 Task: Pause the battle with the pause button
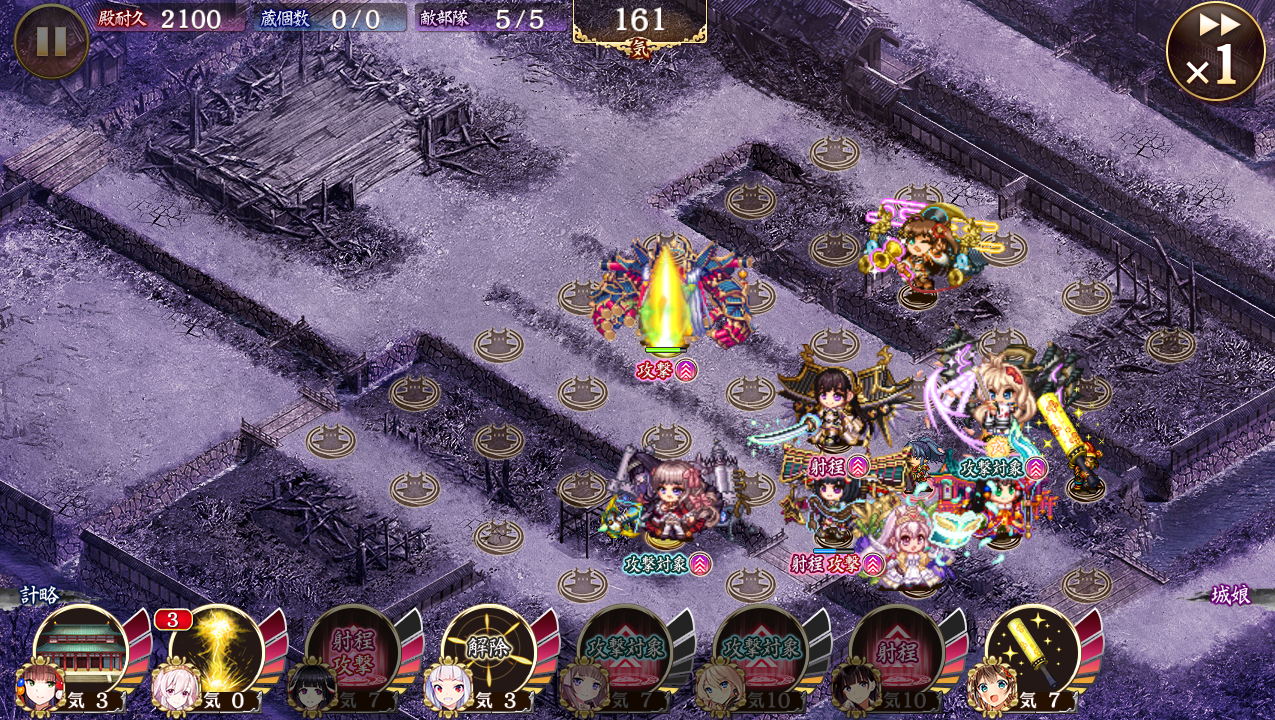click(51, 41)
